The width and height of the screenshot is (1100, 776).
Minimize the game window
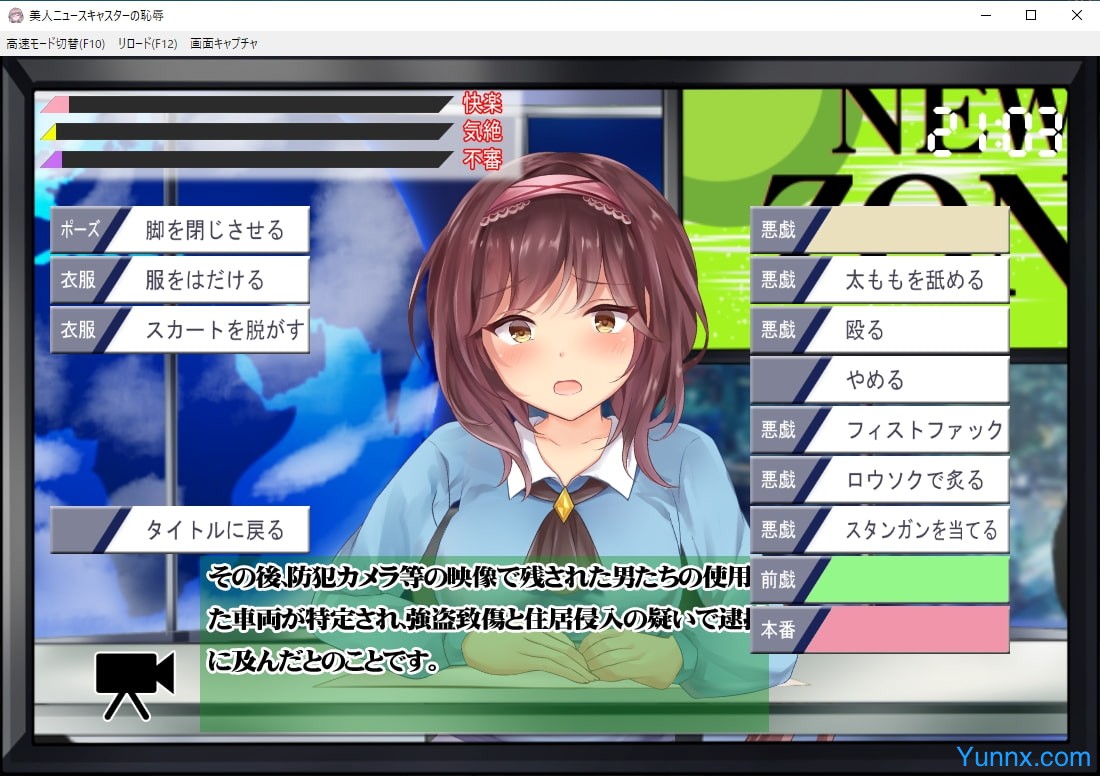click(x=985, y=15)
